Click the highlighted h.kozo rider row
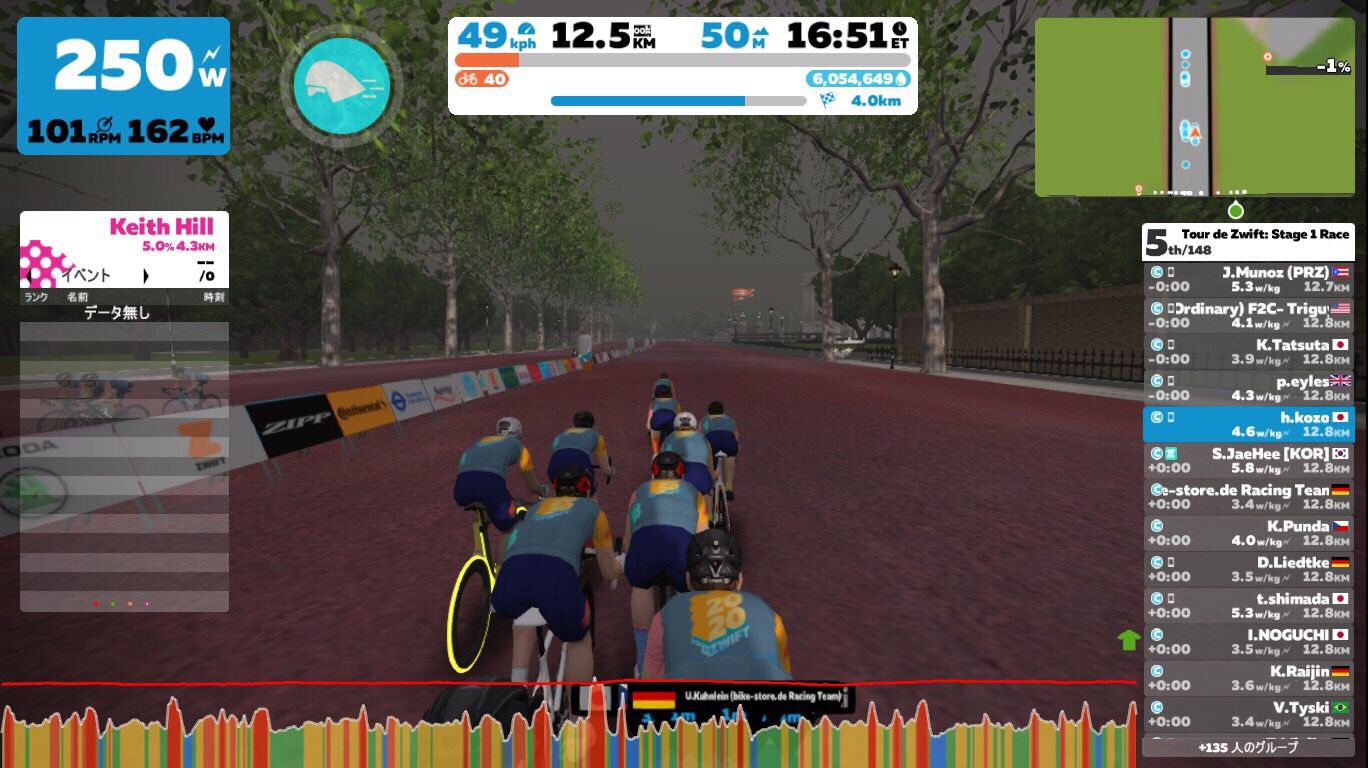This screenshot has width=1368, height=768. 1248,424
